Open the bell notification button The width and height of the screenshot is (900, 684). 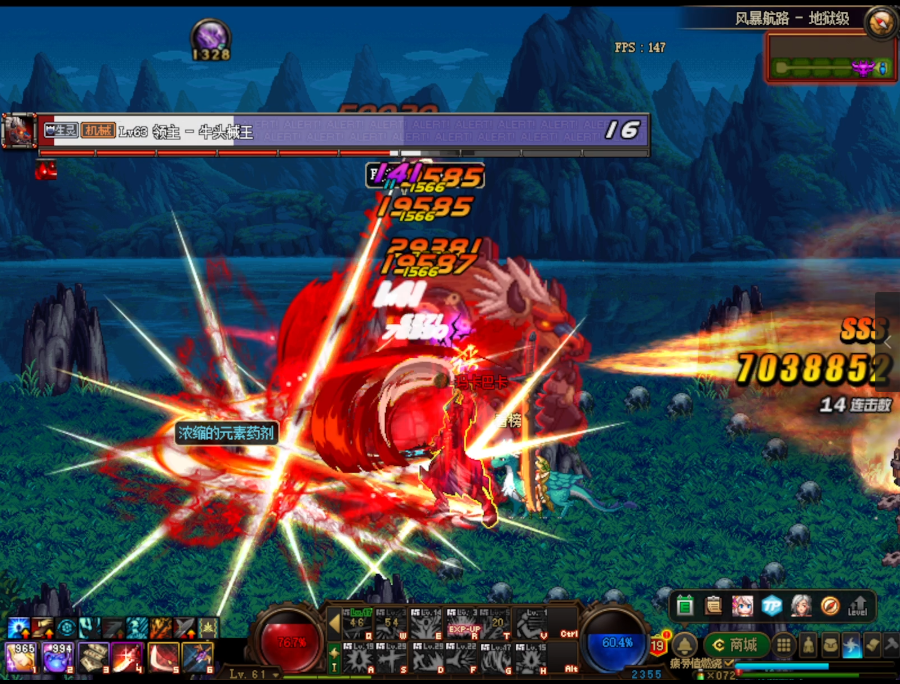click(x=684, y=645)
